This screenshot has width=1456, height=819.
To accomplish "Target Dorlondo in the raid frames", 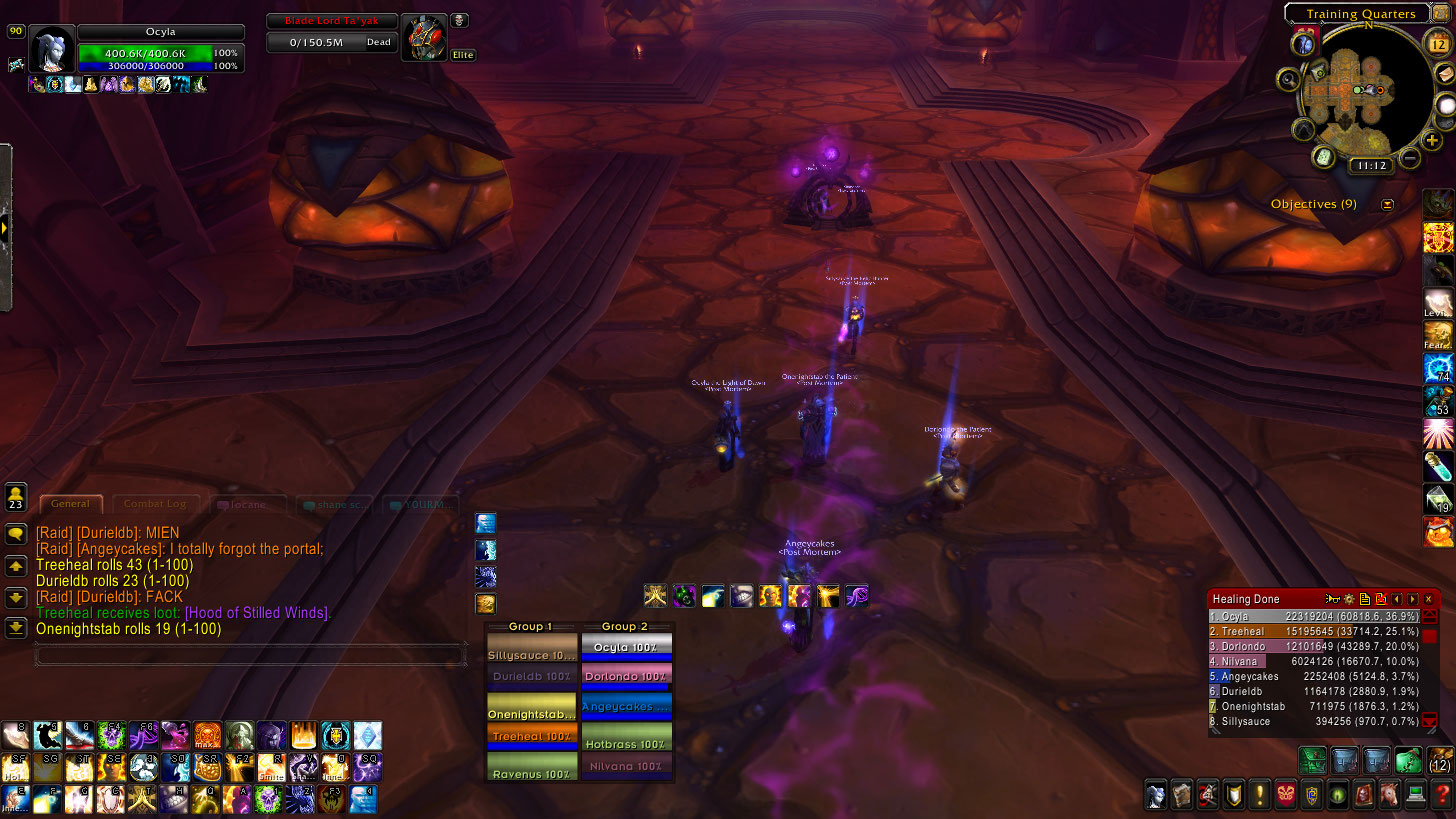I will coord(626,677).
